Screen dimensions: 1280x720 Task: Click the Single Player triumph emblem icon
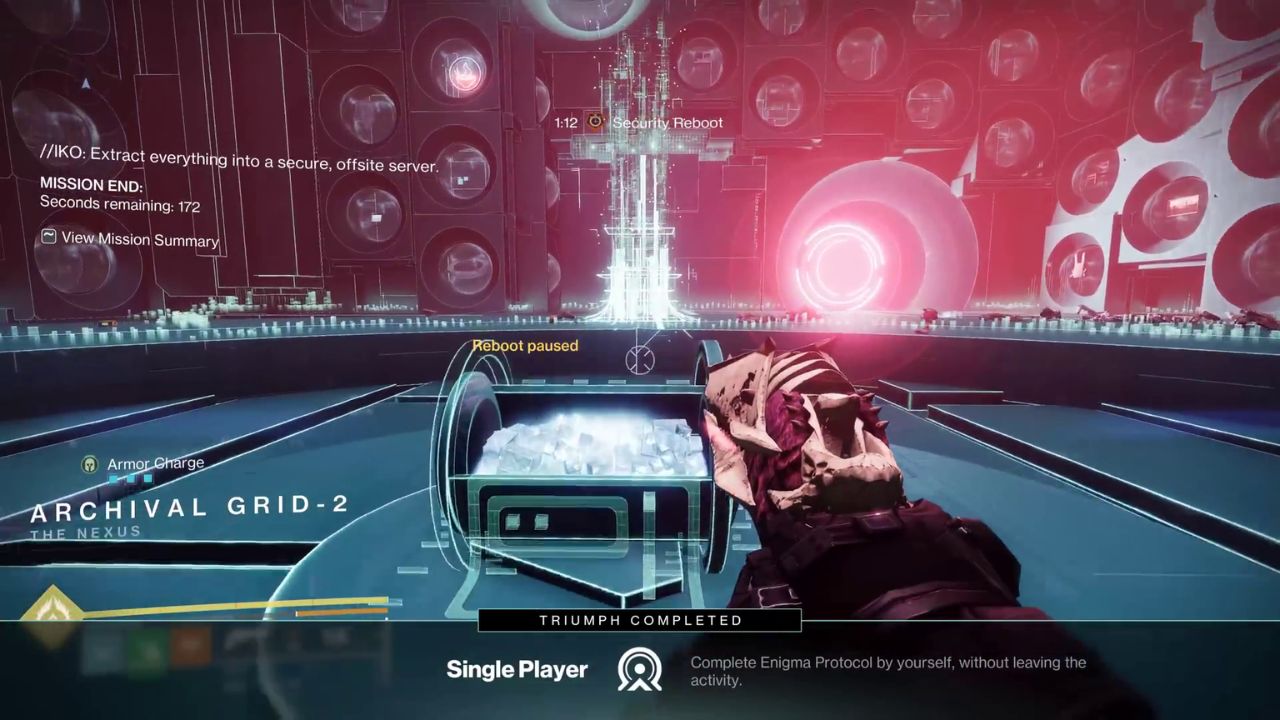(x=640, y=670)
